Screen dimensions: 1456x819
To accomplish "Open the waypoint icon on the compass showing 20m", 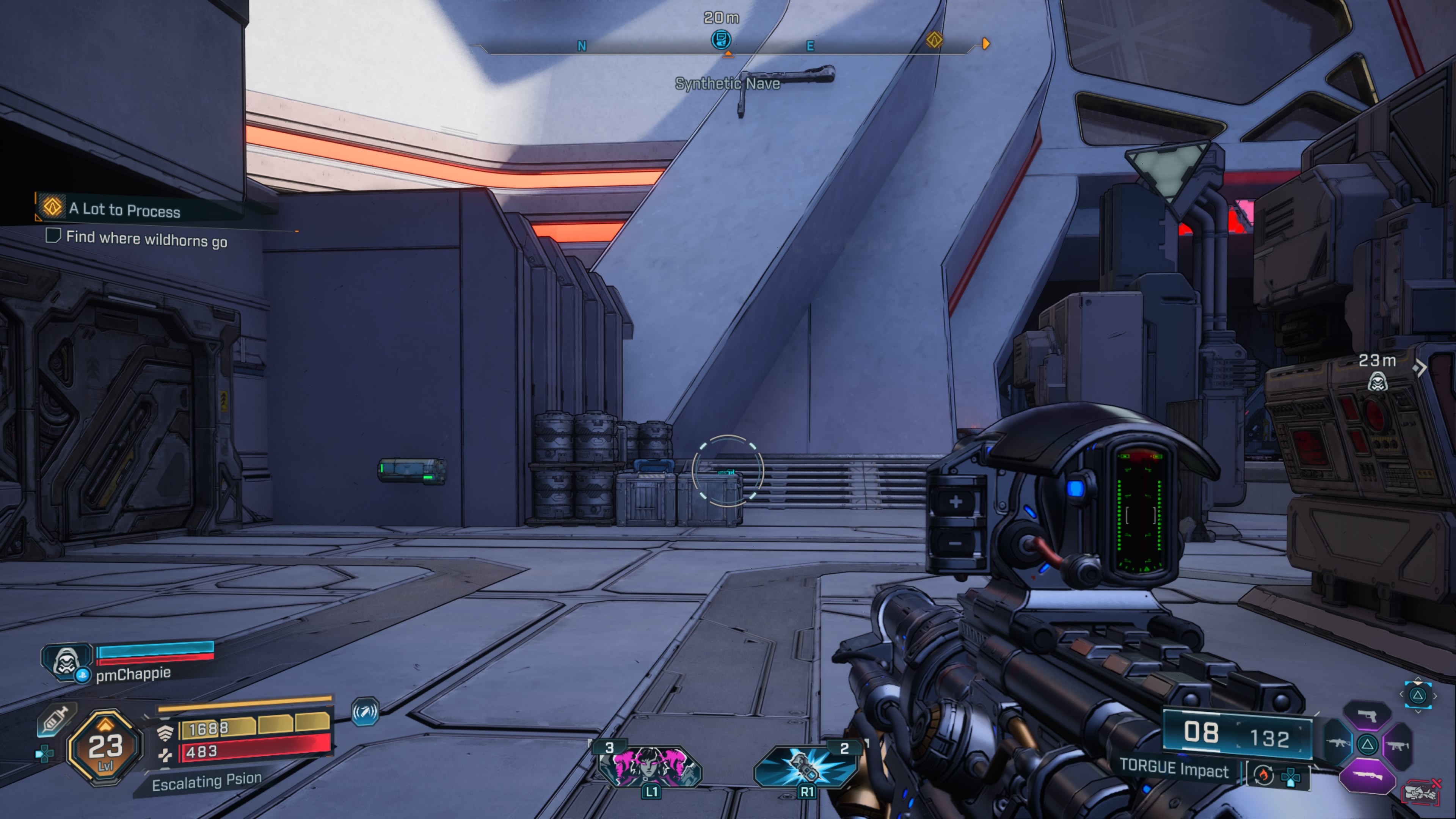I will coord(722,39).
